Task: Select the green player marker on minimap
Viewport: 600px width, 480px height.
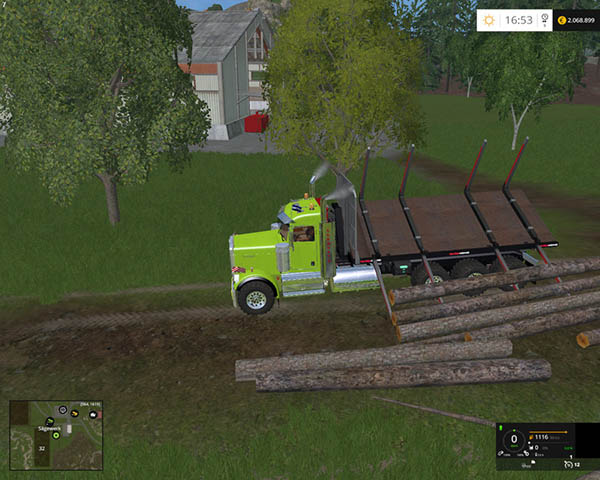Action: 57,435
